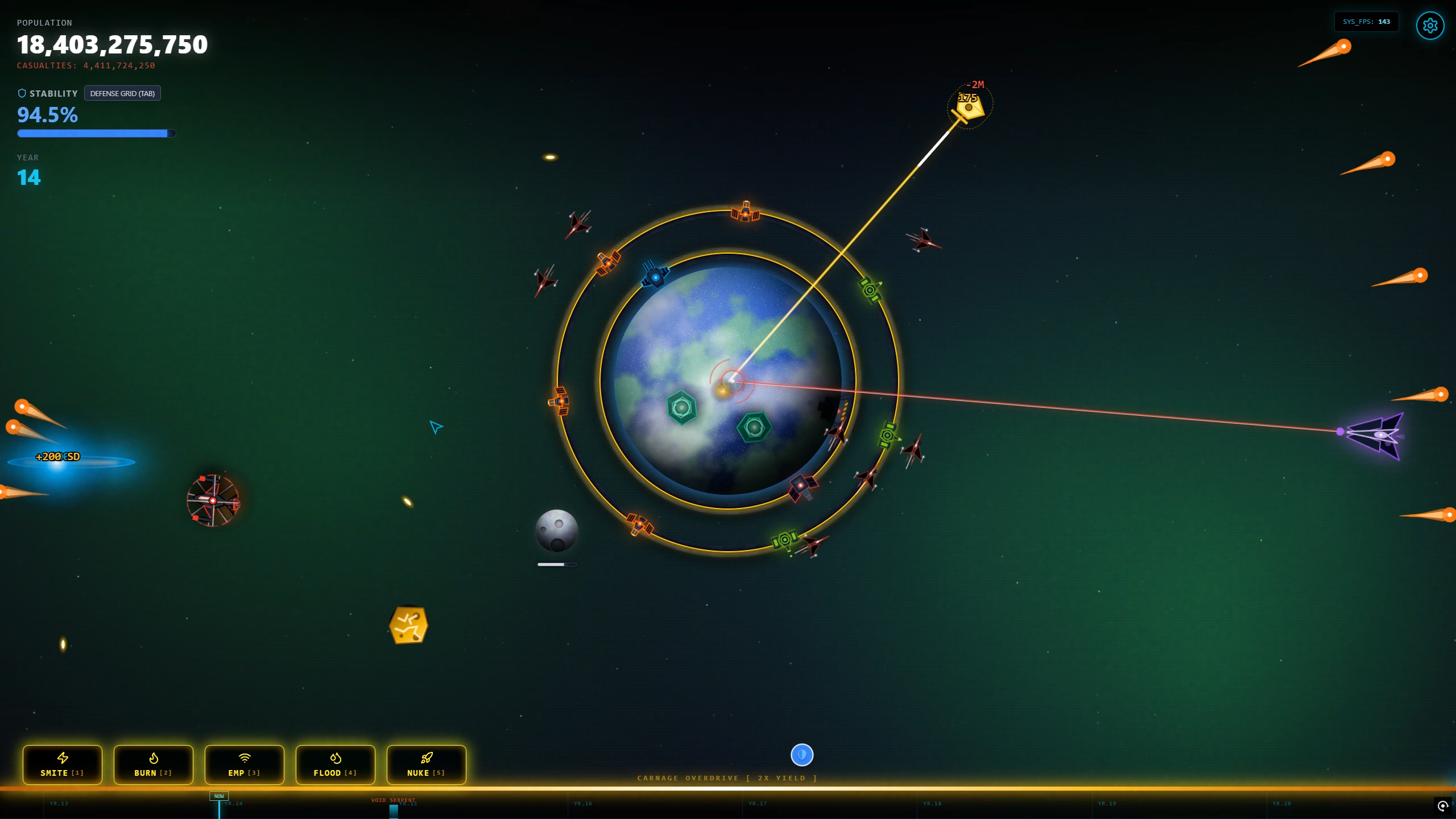The width and height of the screenshot is (1456, 819).
Task: Click the stability shield icon near STABILITY label
Action: tap(22, 93)
